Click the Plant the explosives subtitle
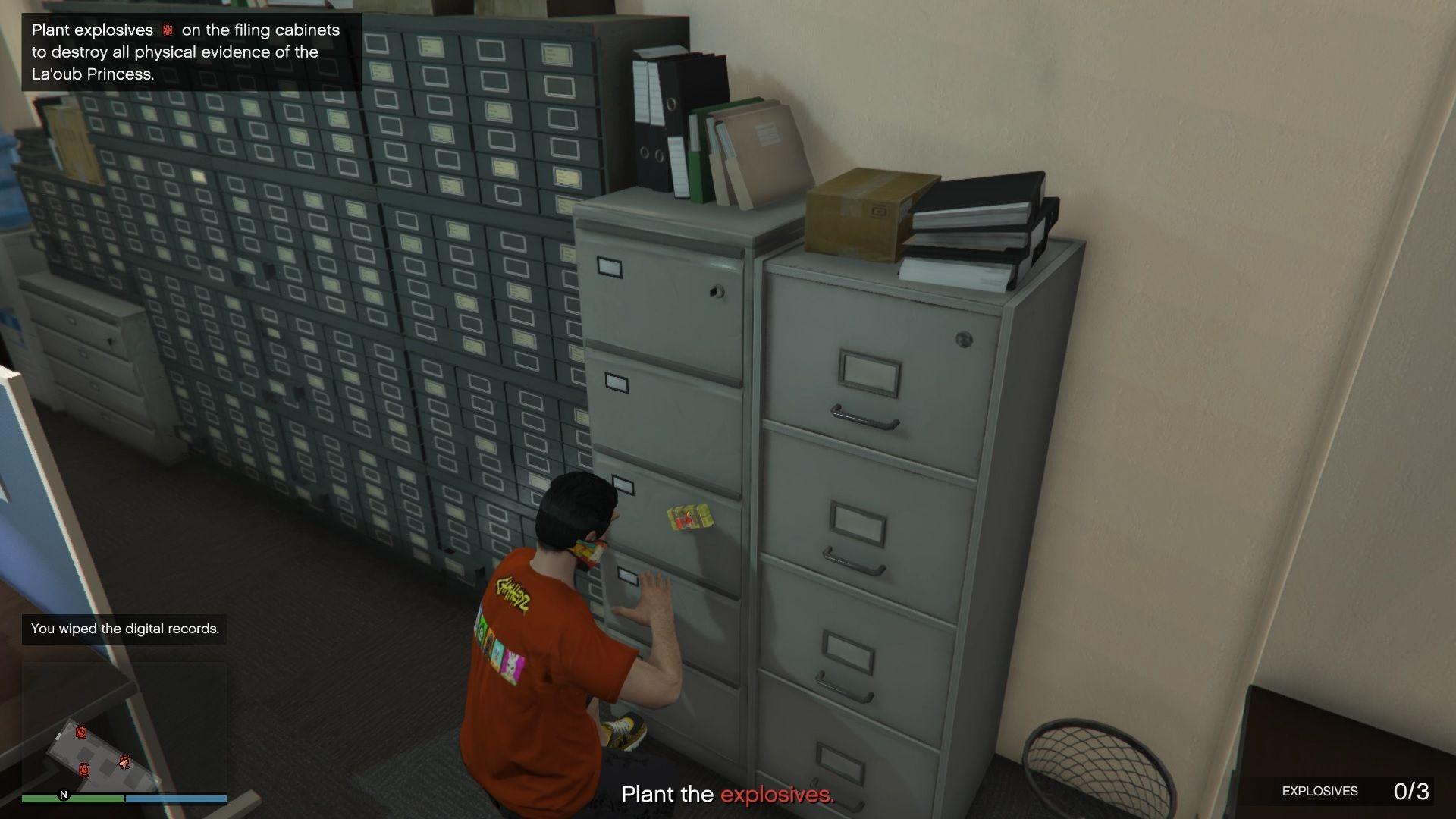Viewport: 1456px width, 819px height. click(728, 795)
